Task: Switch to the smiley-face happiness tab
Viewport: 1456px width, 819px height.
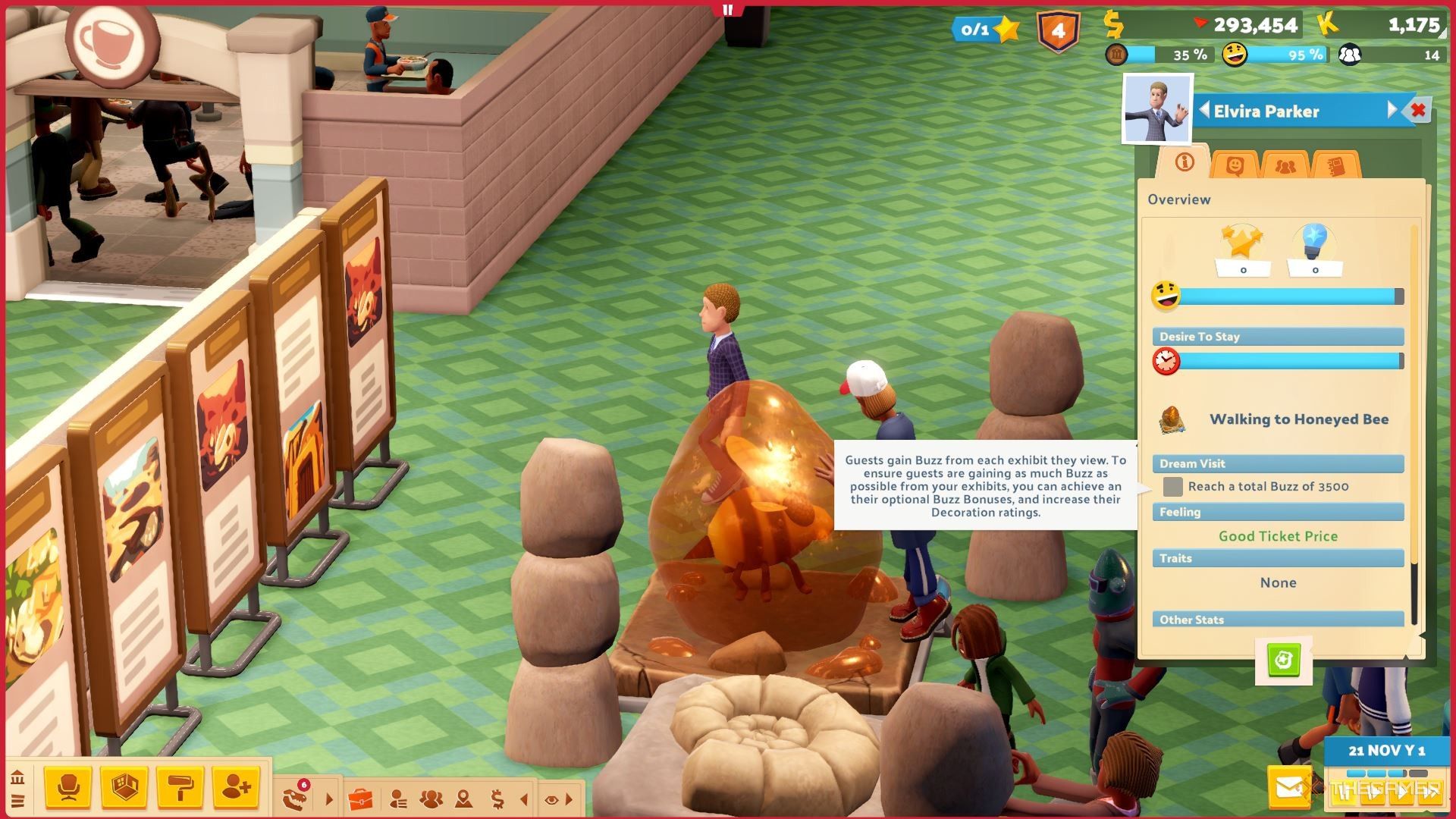Action: click(x=1235, y=165)
